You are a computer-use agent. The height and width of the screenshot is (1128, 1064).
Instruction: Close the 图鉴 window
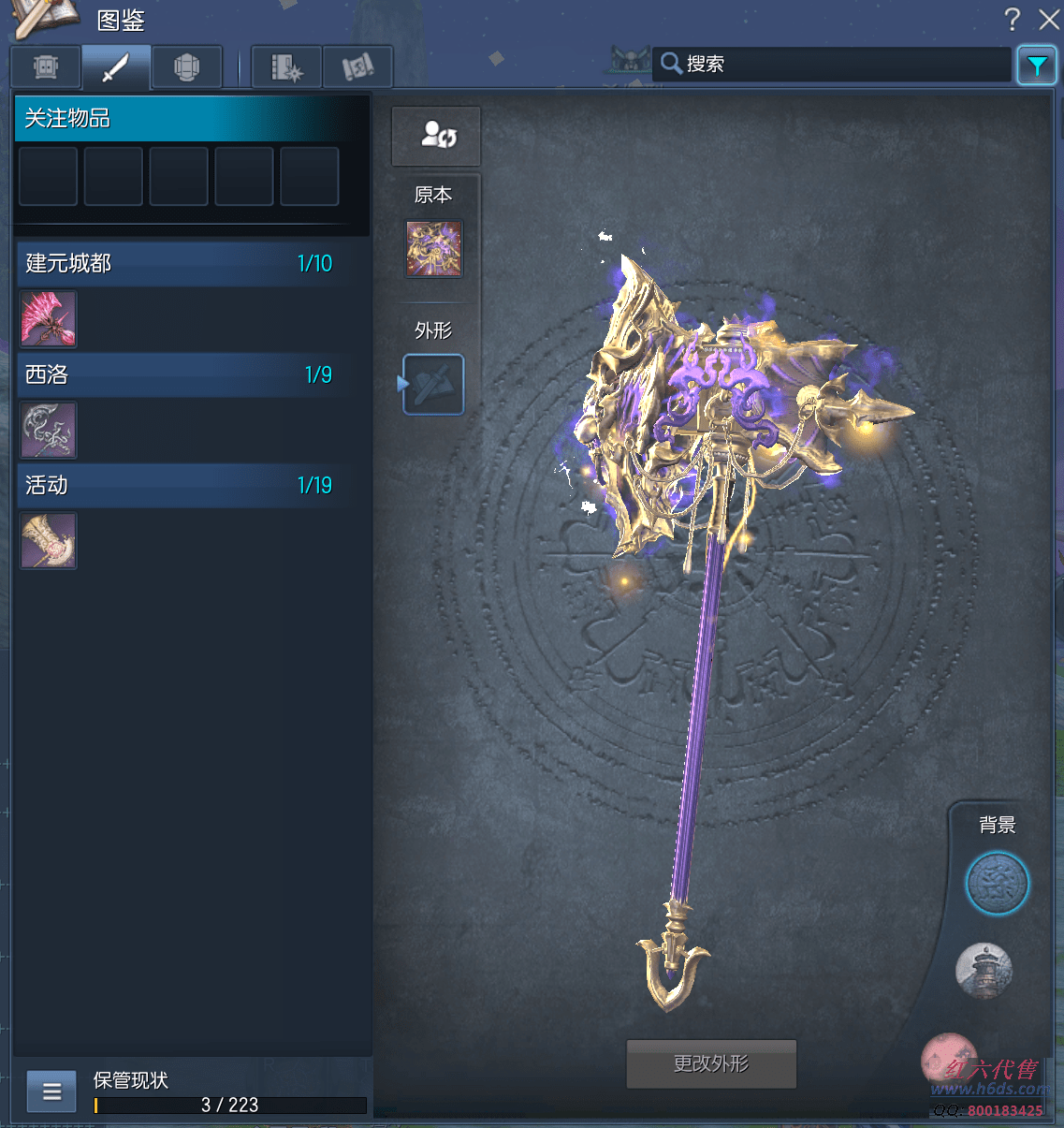(1049, 20)
